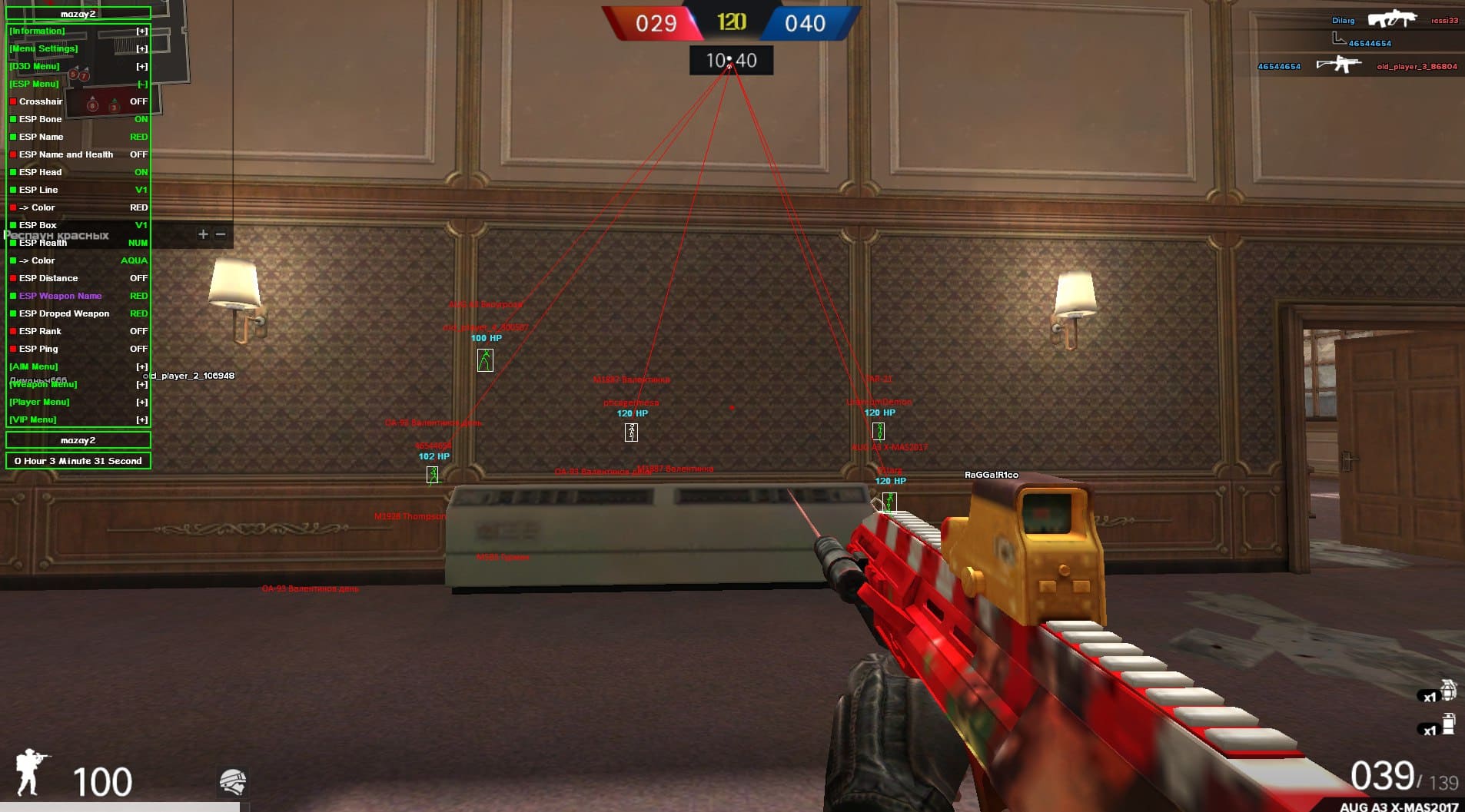Toggle the ESP Rank option
This screenshot has height=812, width=1465.
point(40,331)
